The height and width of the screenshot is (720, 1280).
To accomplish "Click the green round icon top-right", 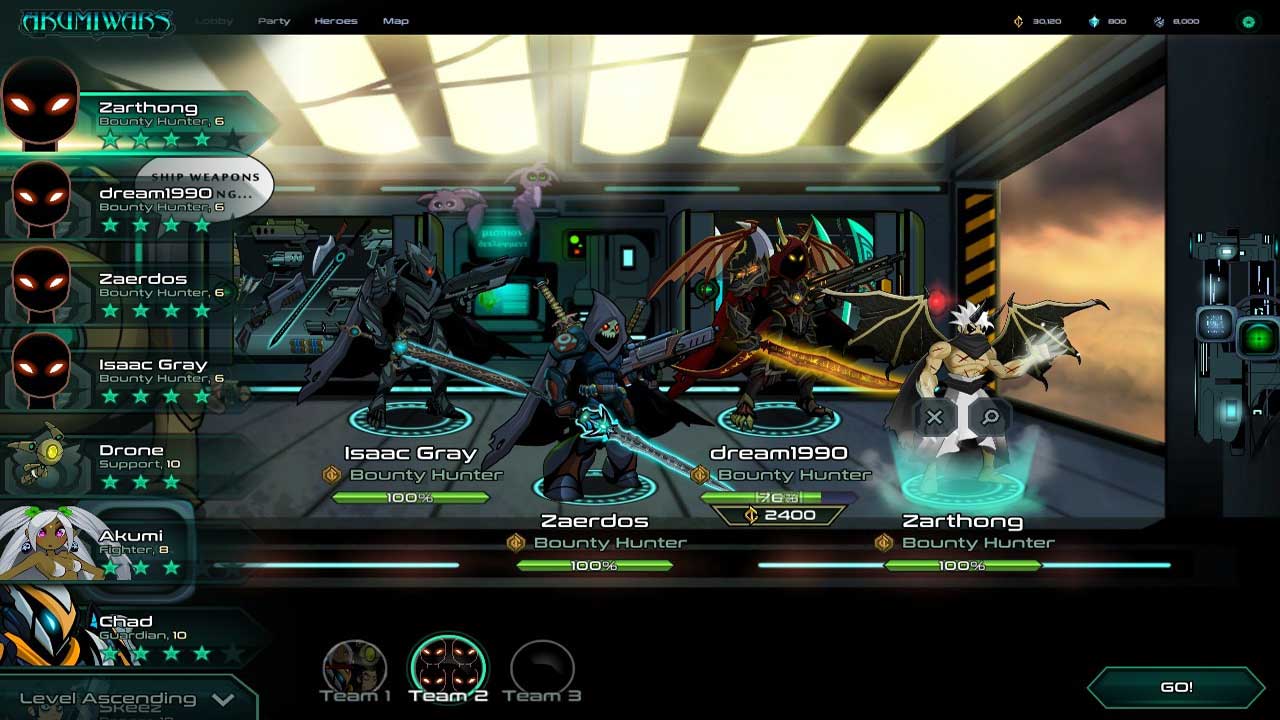I will pyautogui.click(x=1248, y=21).
